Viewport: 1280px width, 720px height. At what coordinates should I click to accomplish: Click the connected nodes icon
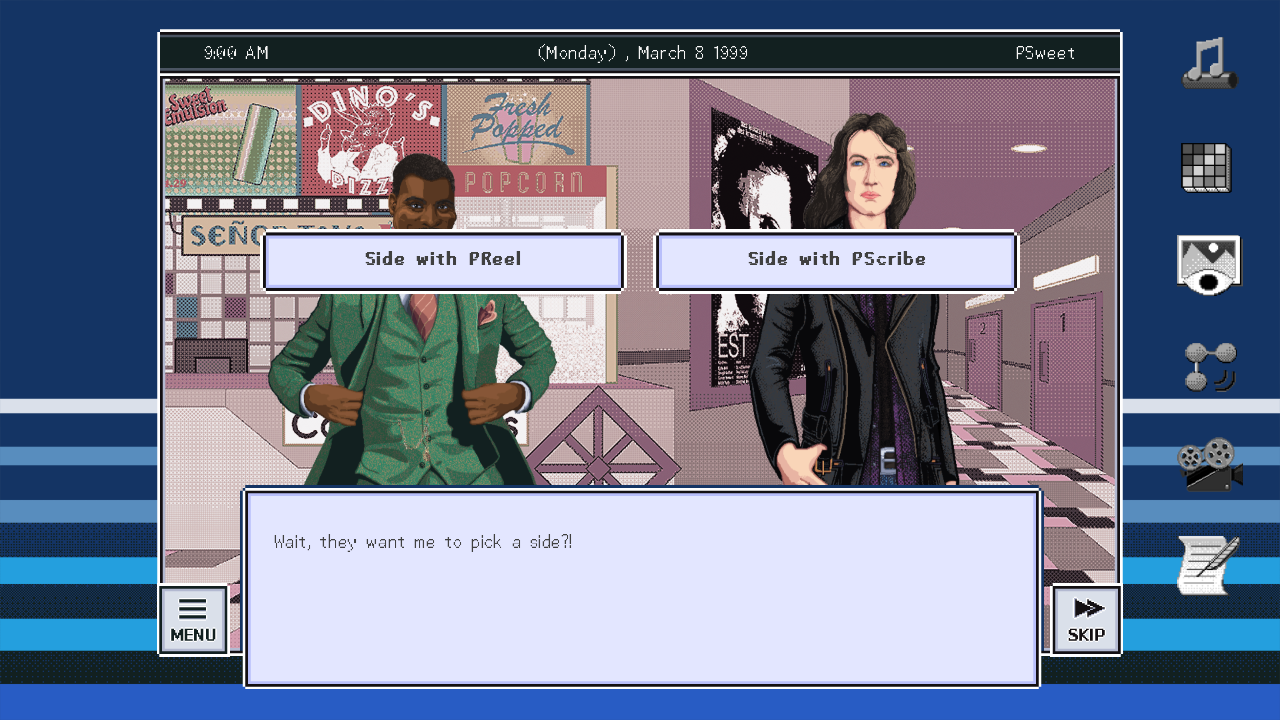(1209, 367)
